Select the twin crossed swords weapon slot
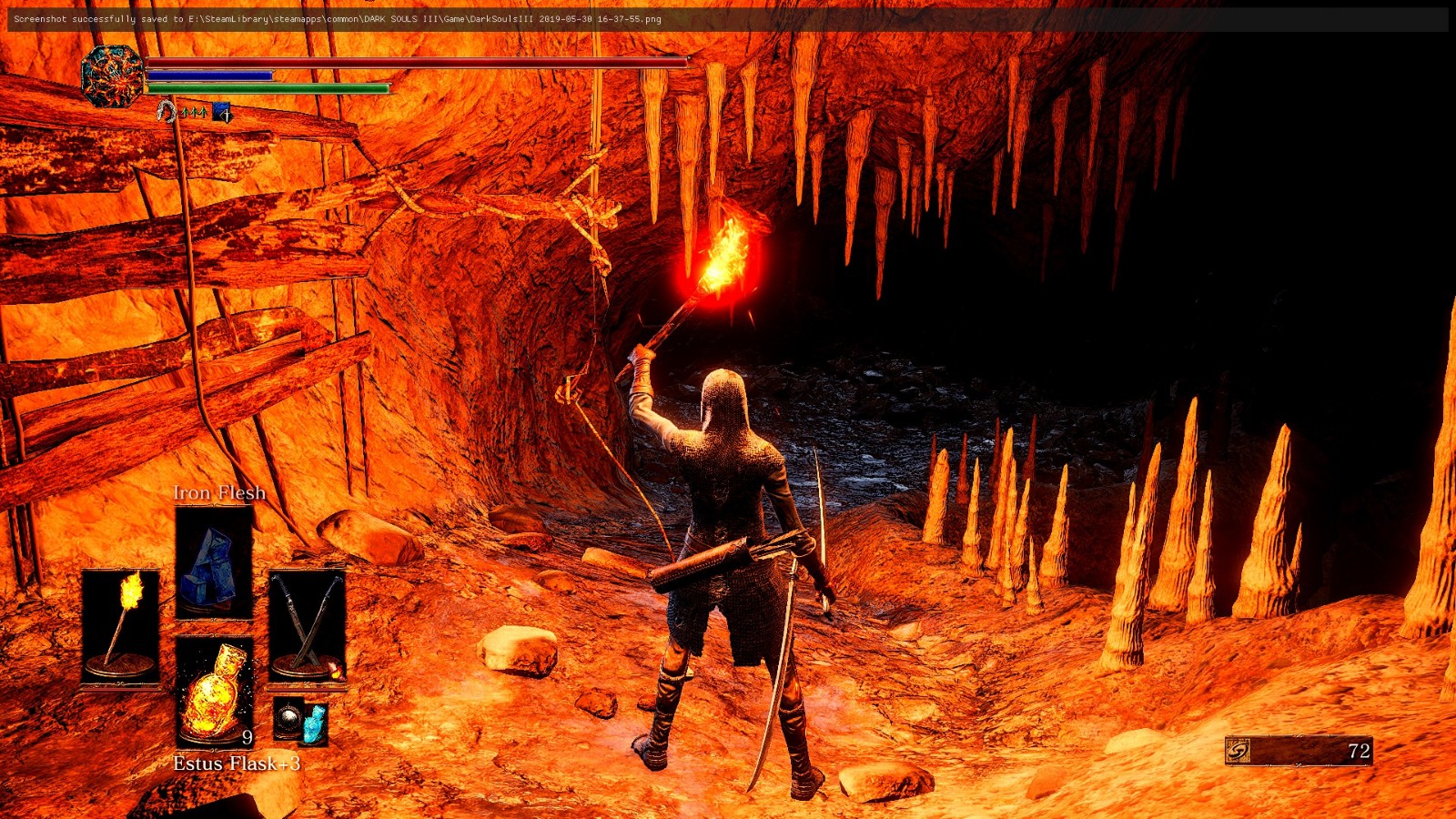The width and height of the screenshot is (1456, 819). click(308, 624)
